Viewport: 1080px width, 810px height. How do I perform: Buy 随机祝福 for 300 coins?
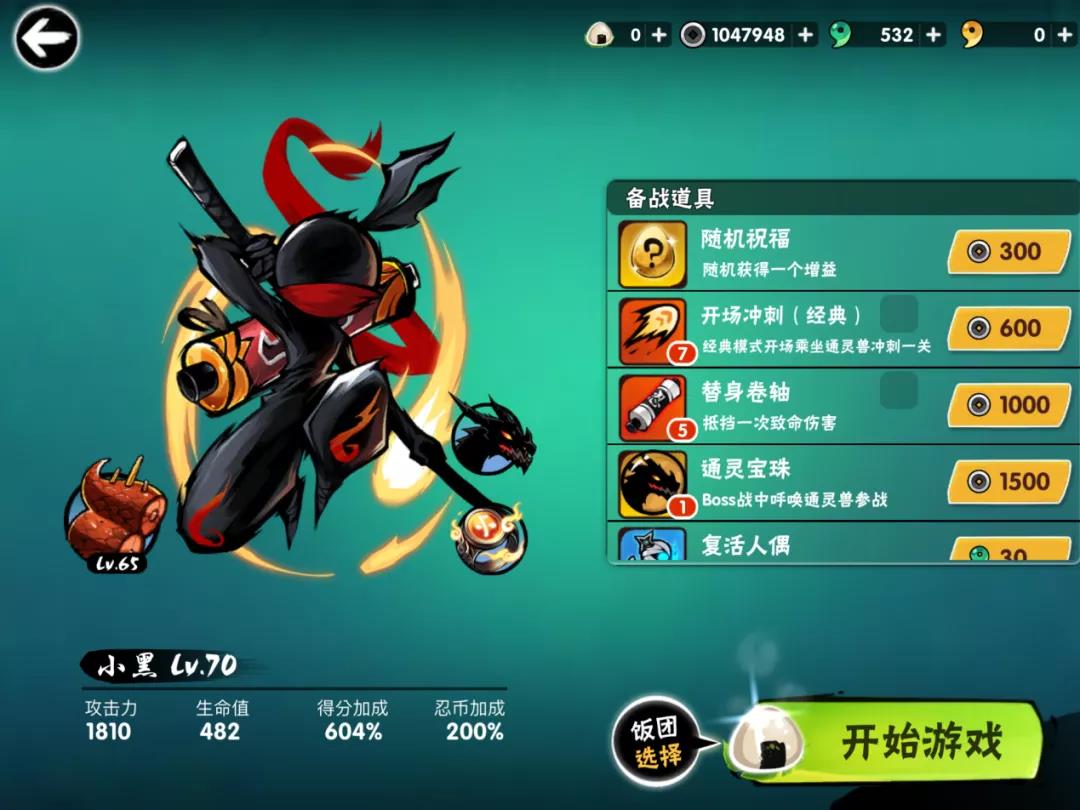tap(1008, 252)
